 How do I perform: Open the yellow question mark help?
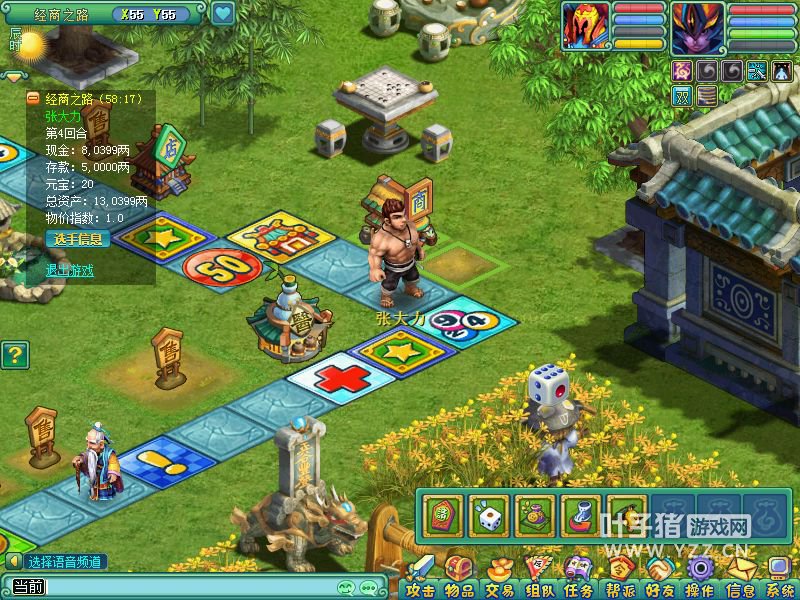(14, 354)
